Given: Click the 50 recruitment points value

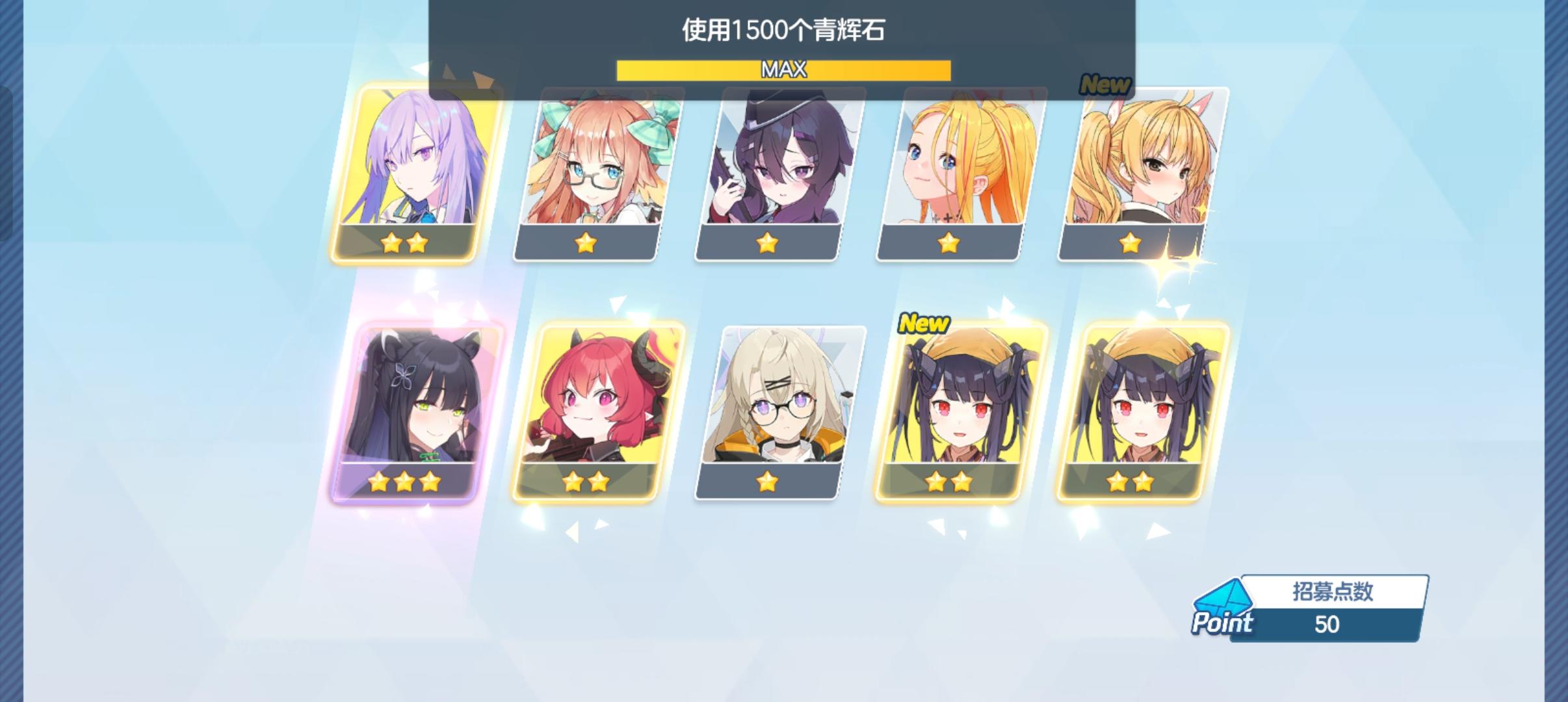Looking at the screenshot, I should tap(1331, 624).
